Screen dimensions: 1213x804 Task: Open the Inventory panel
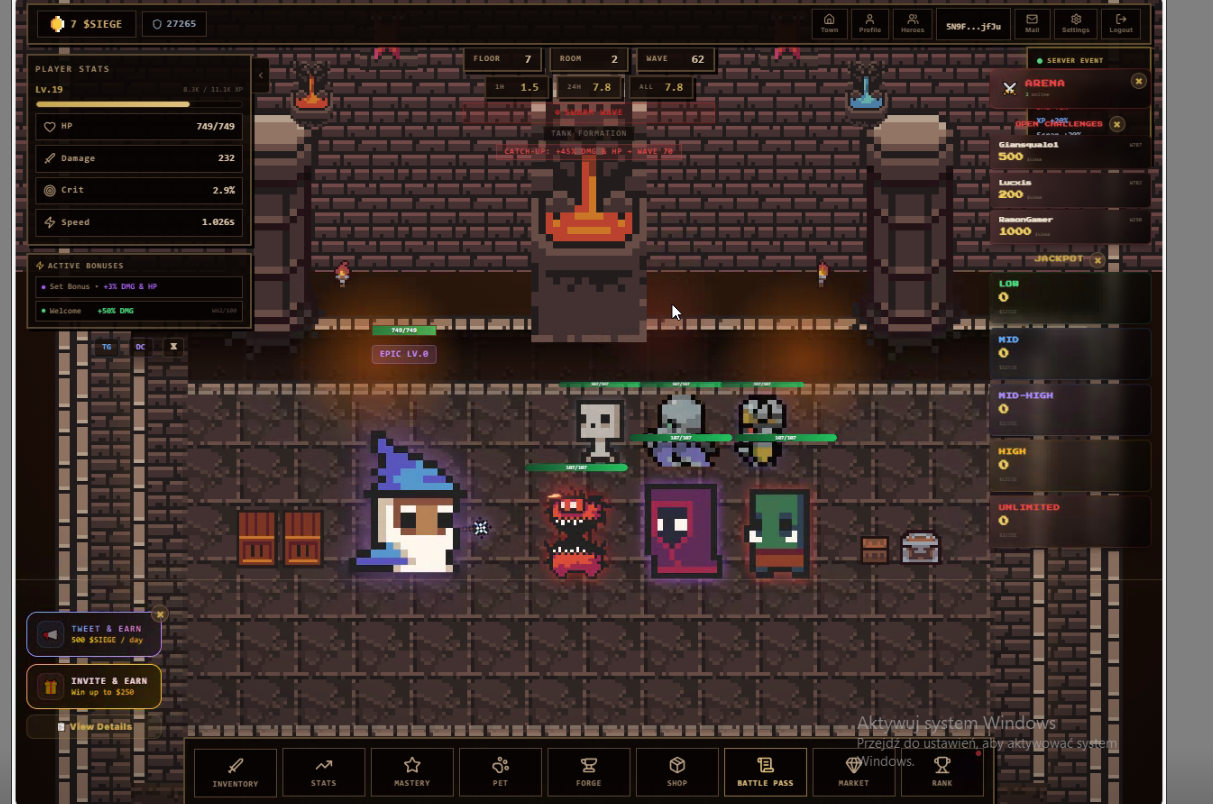pos(235,772)
